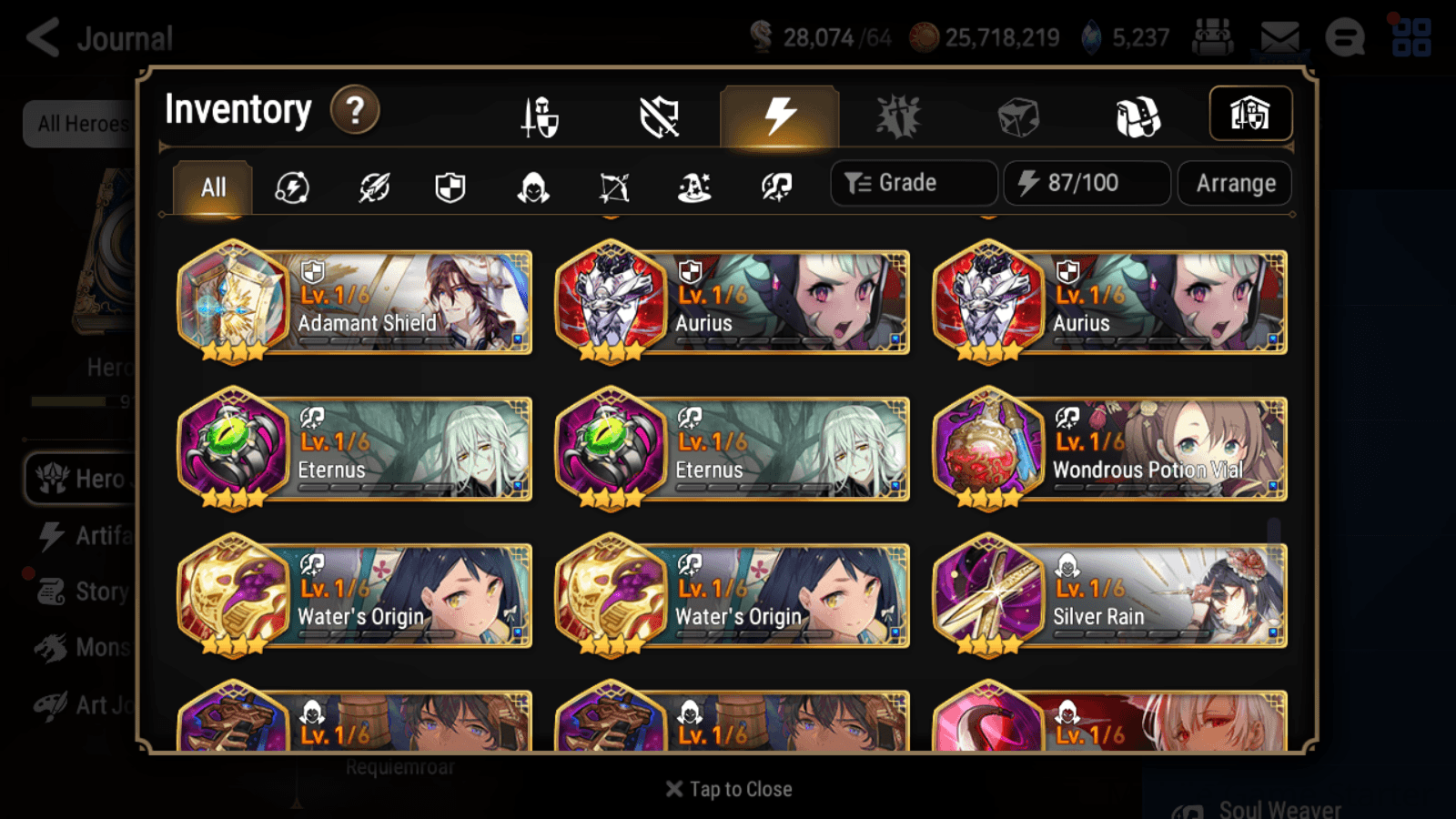
Task: Click the Arrange button
Action: pos(1234,183)
